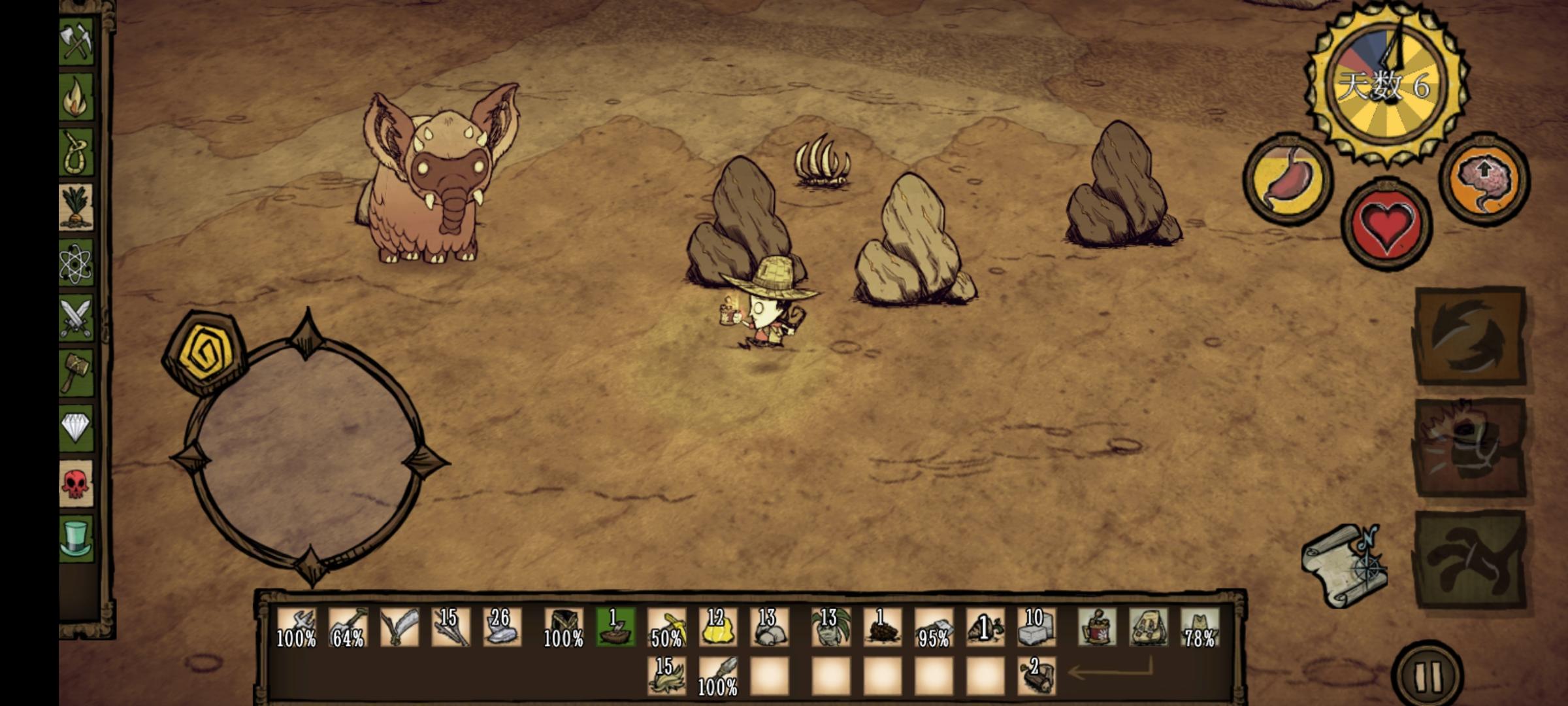Open the Food farming crafting tab

tap(76, 207)
